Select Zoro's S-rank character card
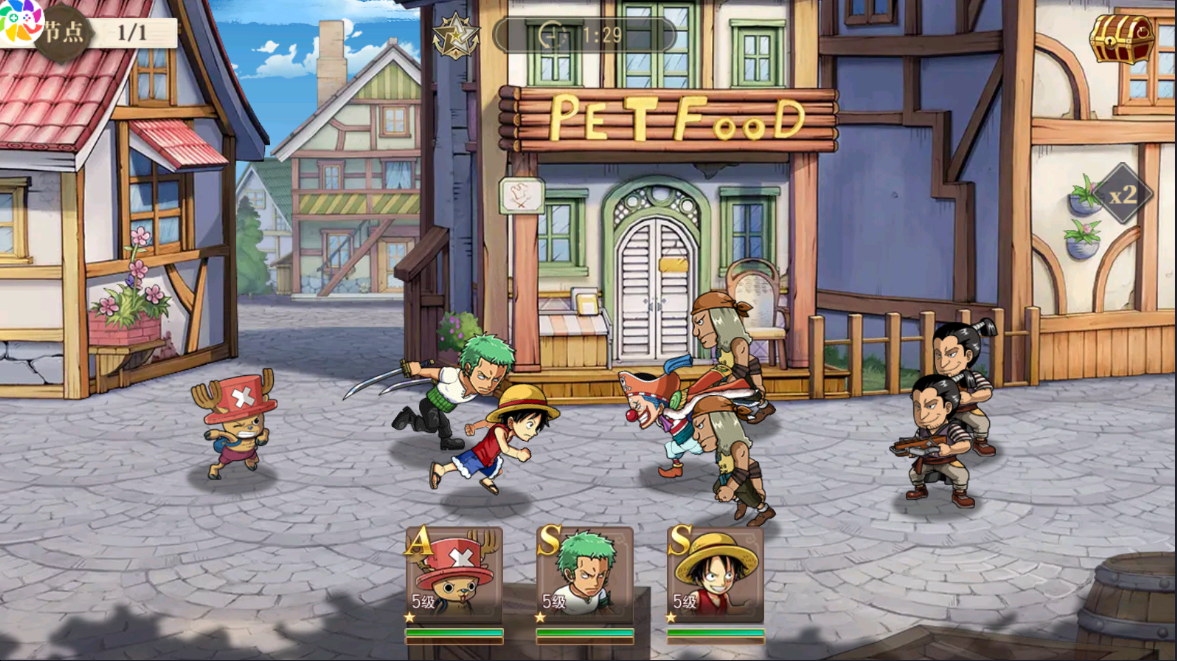Image resolution: width=1177 pixels, height=661 pixels. coord(585,577)
